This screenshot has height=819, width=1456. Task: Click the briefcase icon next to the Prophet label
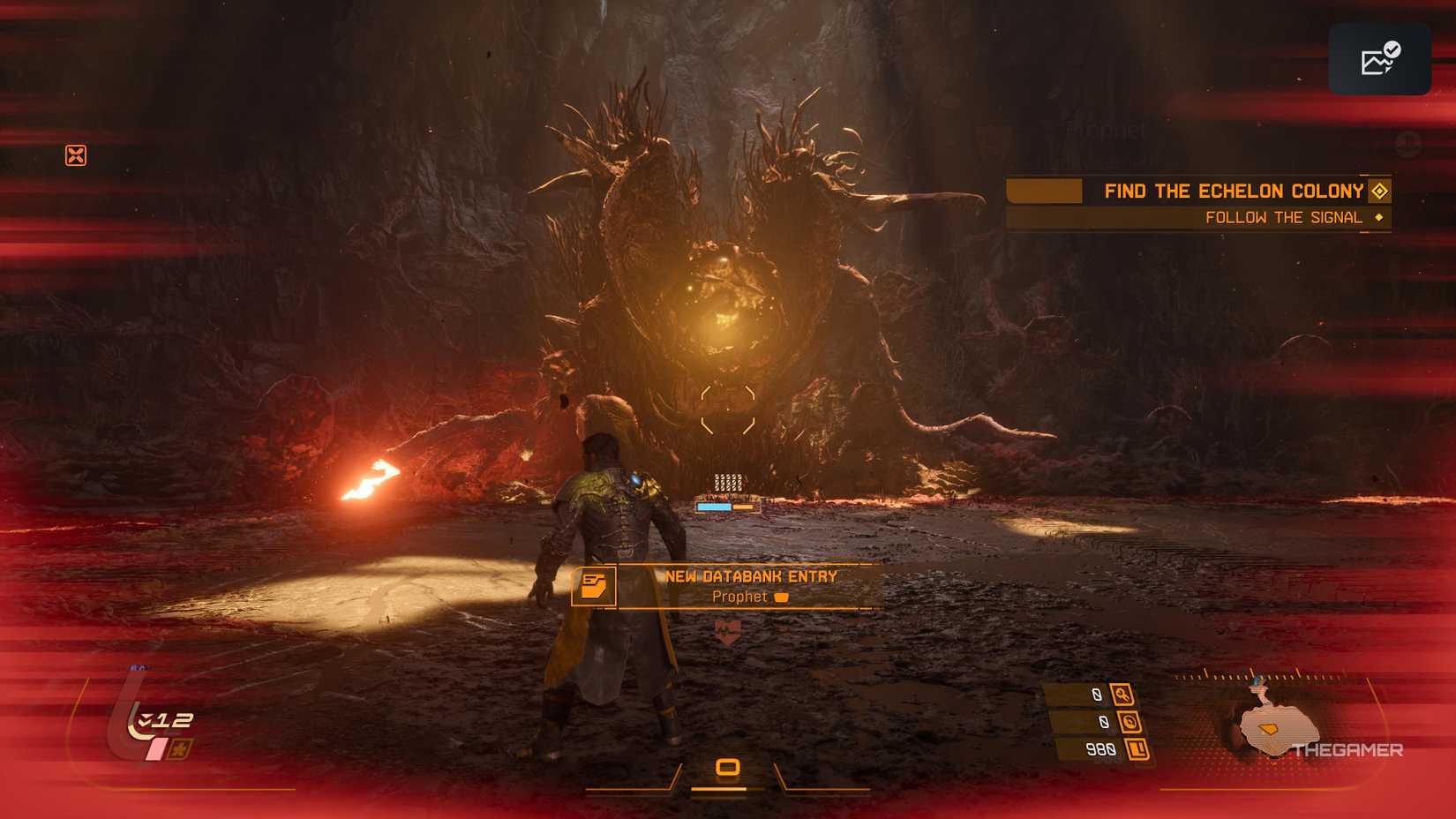[782, 597]
